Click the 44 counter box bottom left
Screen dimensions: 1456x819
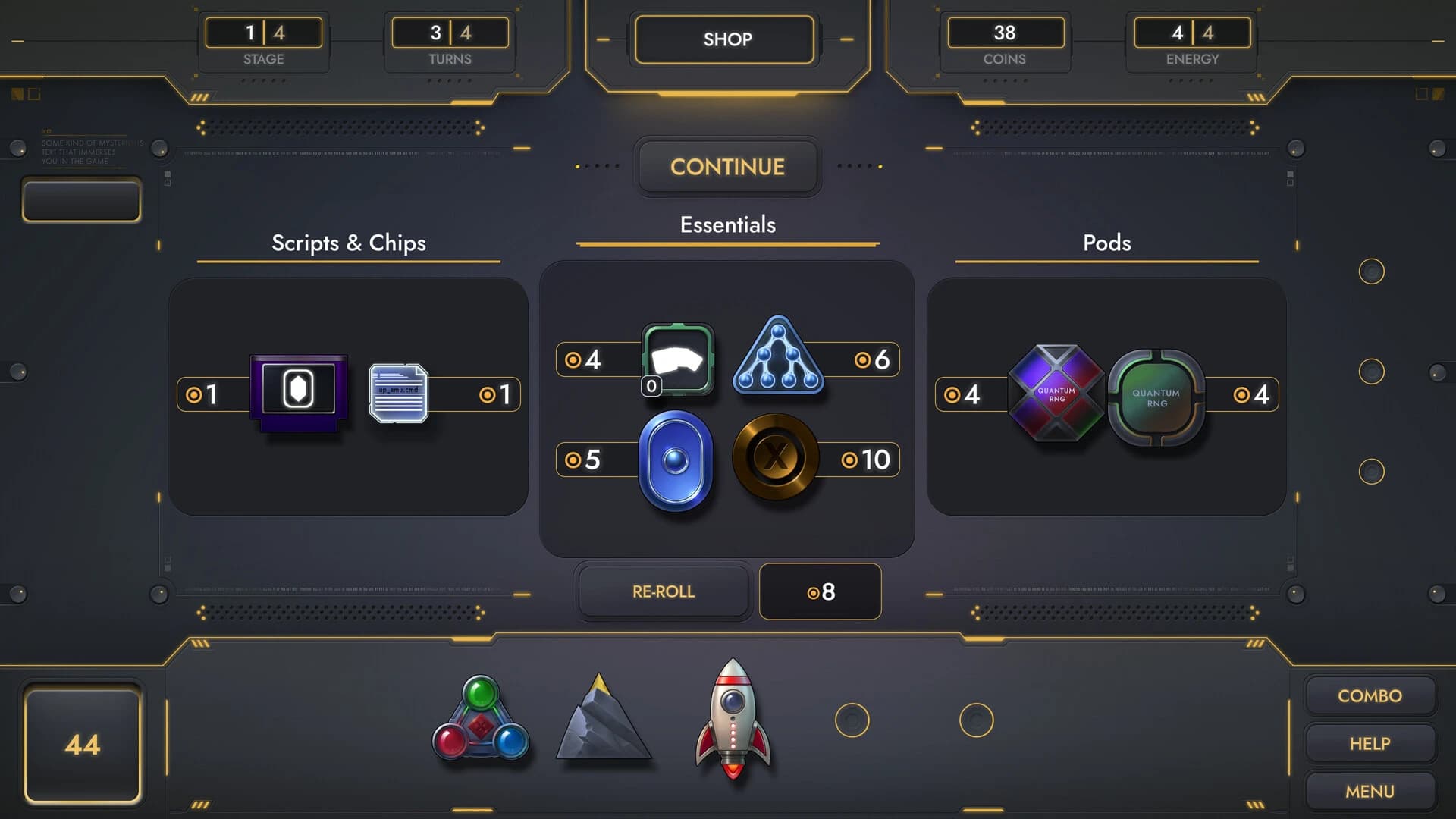(x=83, y=745)
